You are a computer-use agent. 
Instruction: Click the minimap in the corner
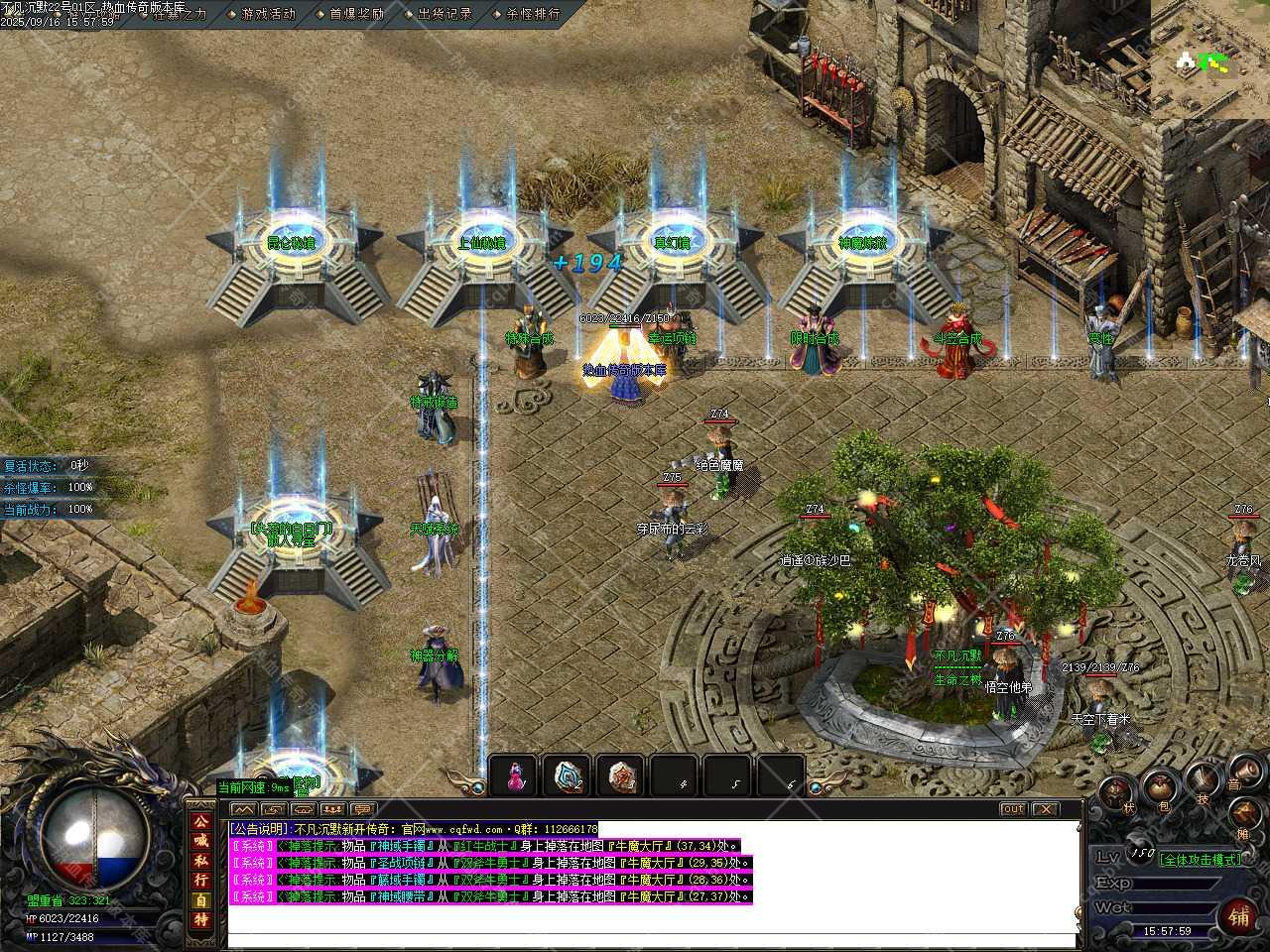coord(1209,59)
